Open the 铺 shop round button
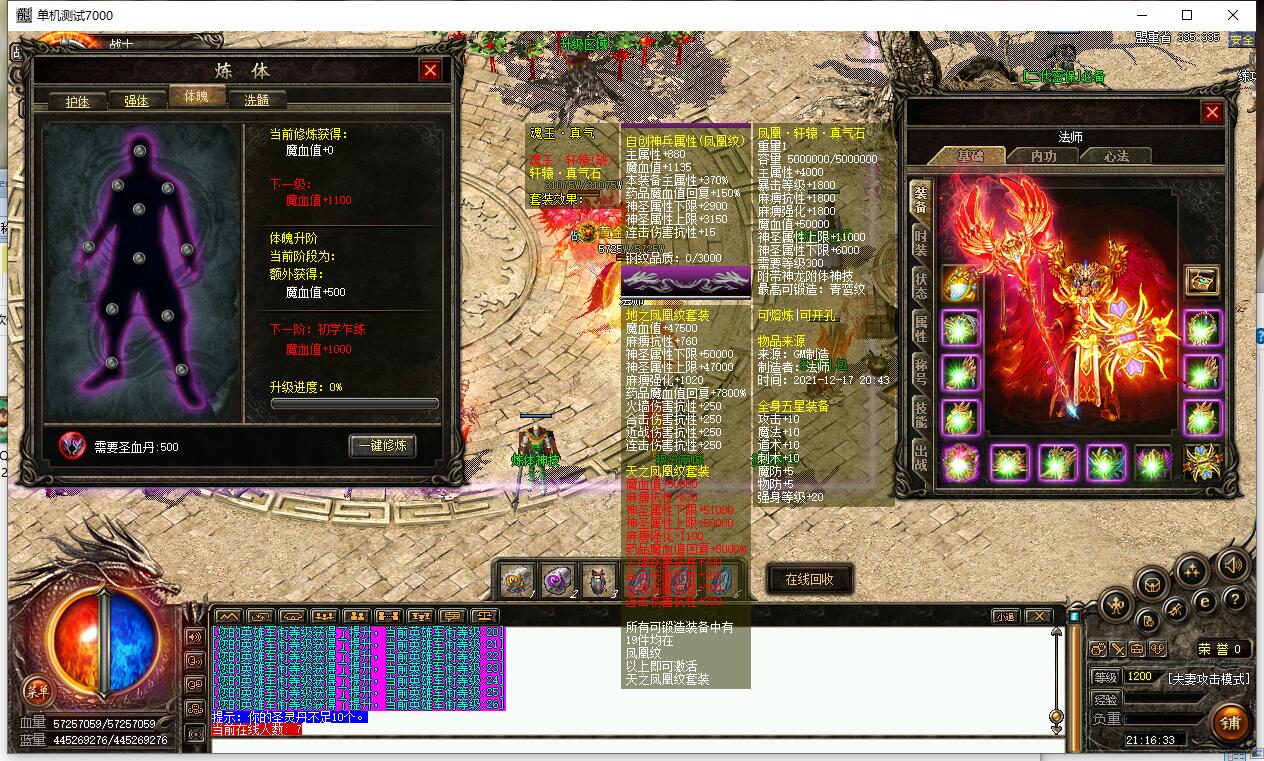The height and width of the screenshot is (761, 1264). click(x=1229, y=722)
